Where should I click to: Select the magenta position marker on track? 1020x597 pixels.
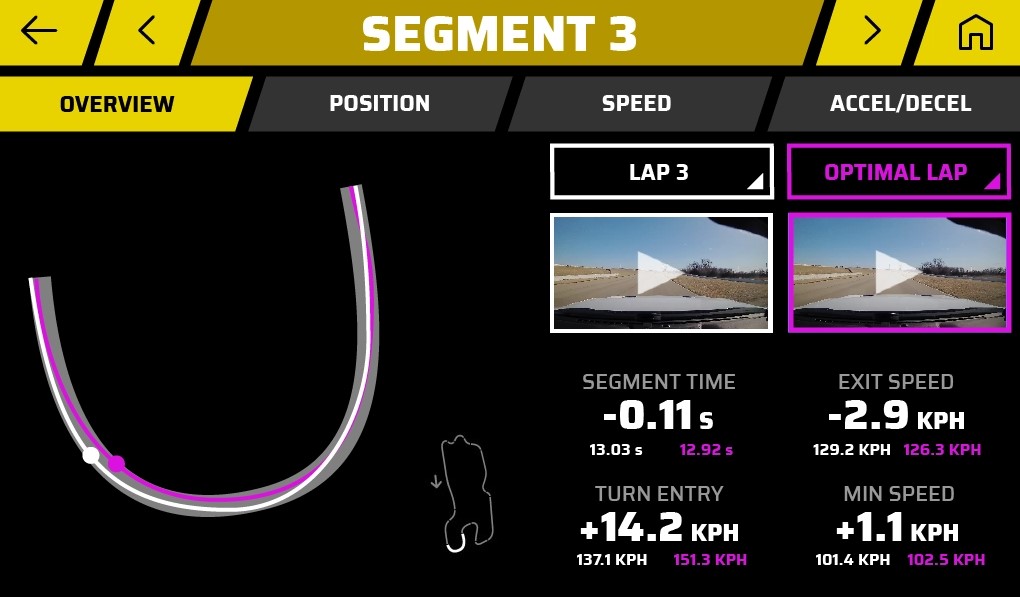(117, 463)
